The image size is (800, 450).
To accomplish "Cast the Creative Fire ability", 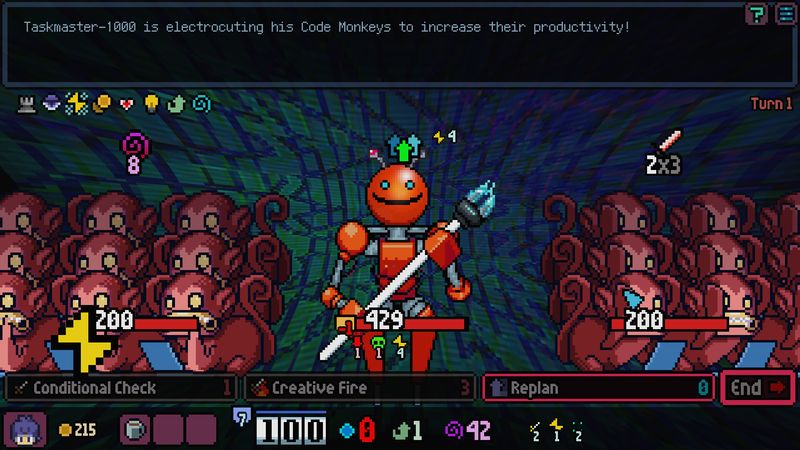I will [360, 387].
